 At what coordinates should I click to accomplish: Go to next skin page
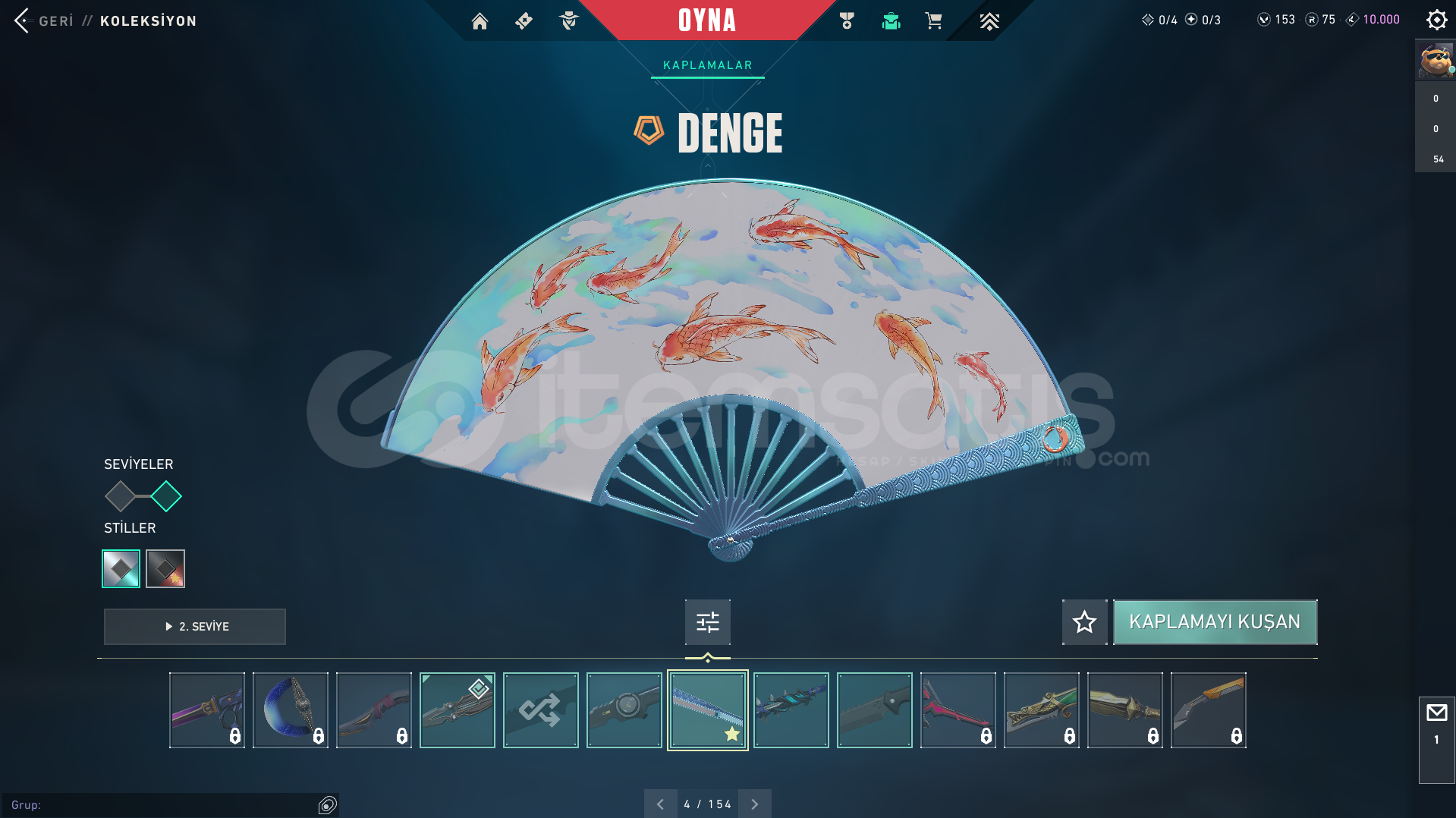tap(754, 804)
